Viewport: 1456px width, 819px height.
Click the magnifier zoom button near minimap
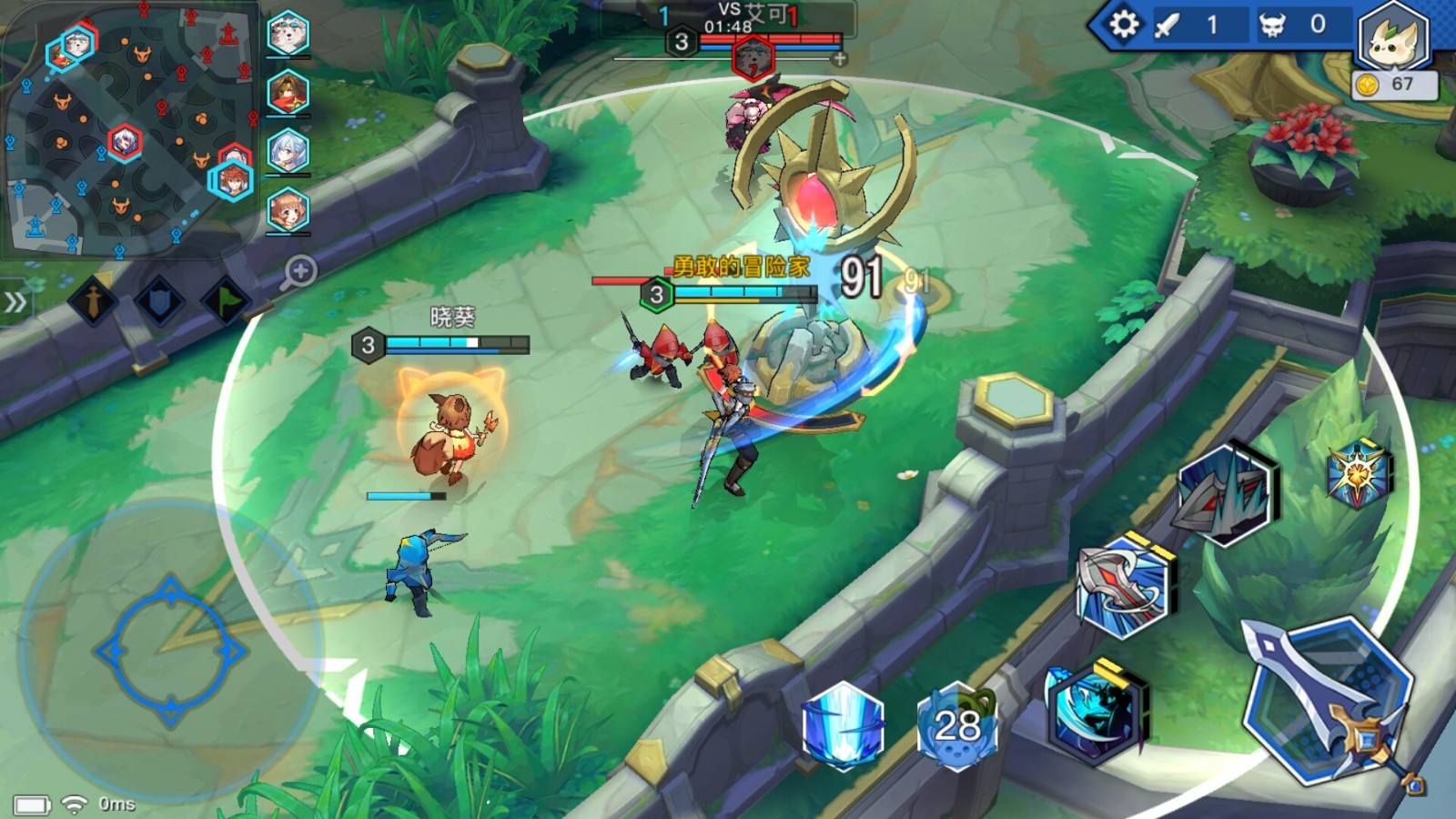point(299,271)
